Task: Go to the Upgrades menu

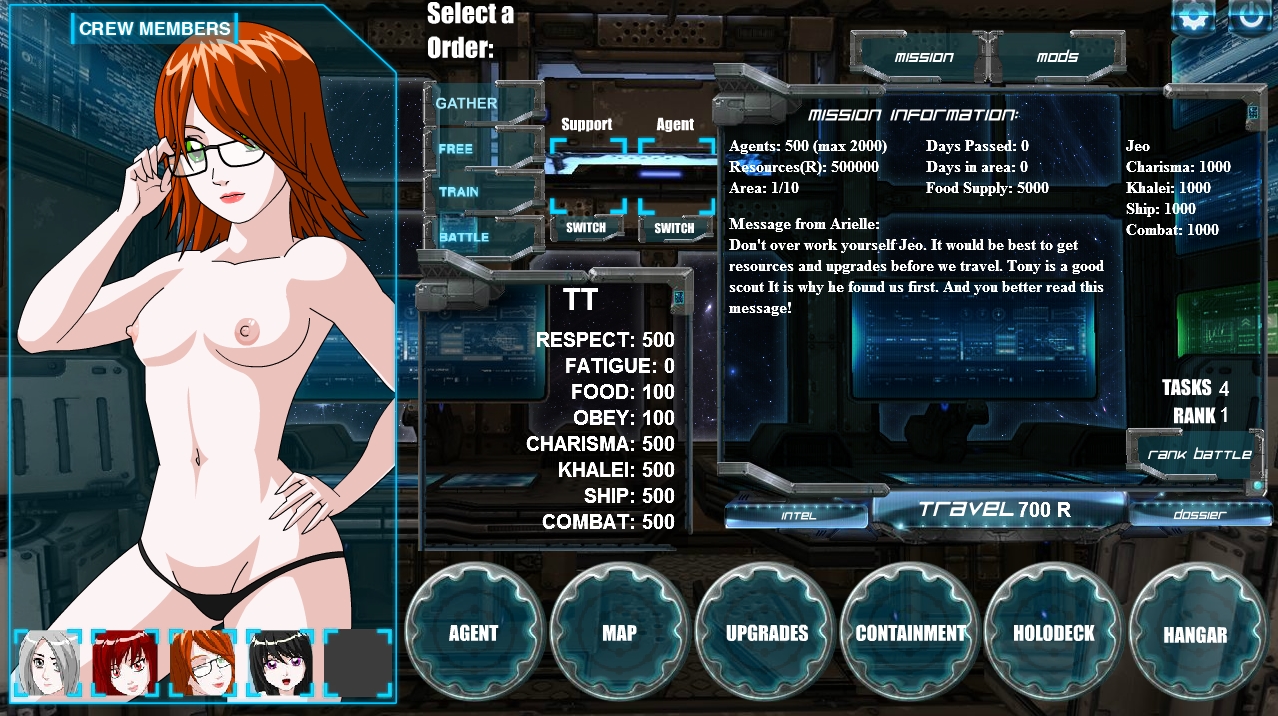Action: 766,633
